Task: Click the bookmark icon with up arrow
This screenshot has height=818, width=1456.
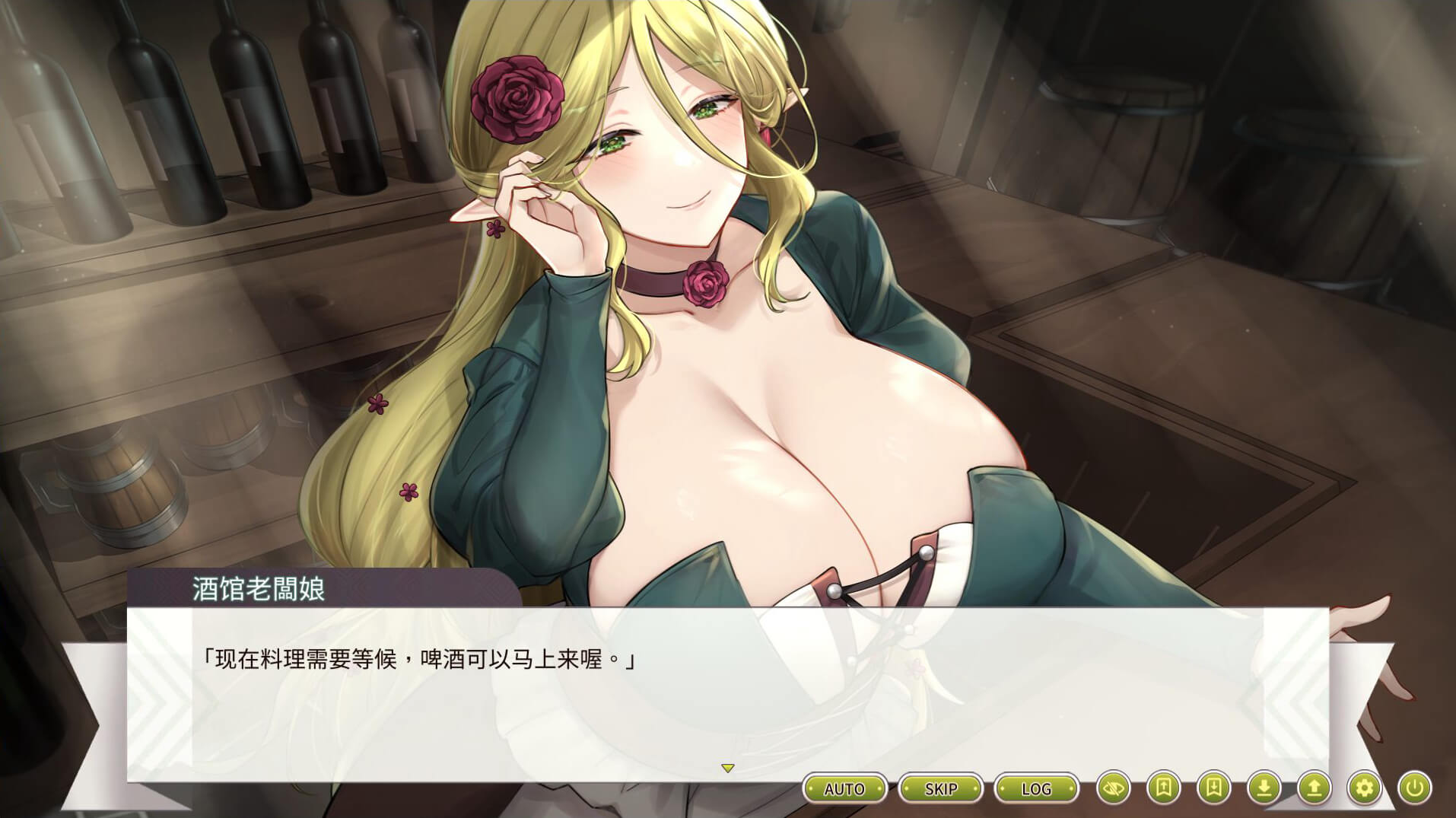Action: click(x=1163, y=788)
